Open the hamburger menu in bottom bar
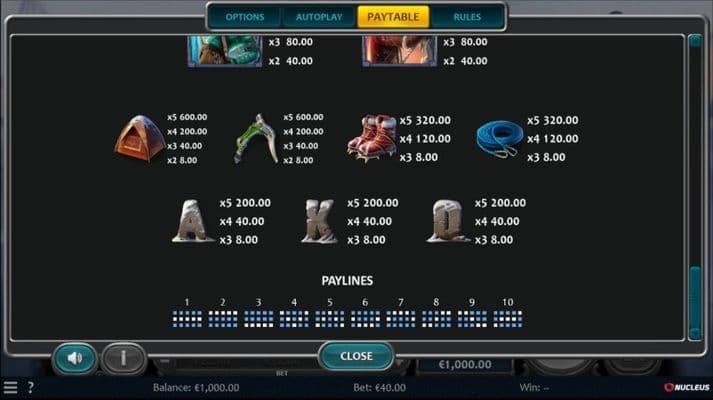Image resolution: width=713 pixels, height=400 pixels. click(10, 387)
